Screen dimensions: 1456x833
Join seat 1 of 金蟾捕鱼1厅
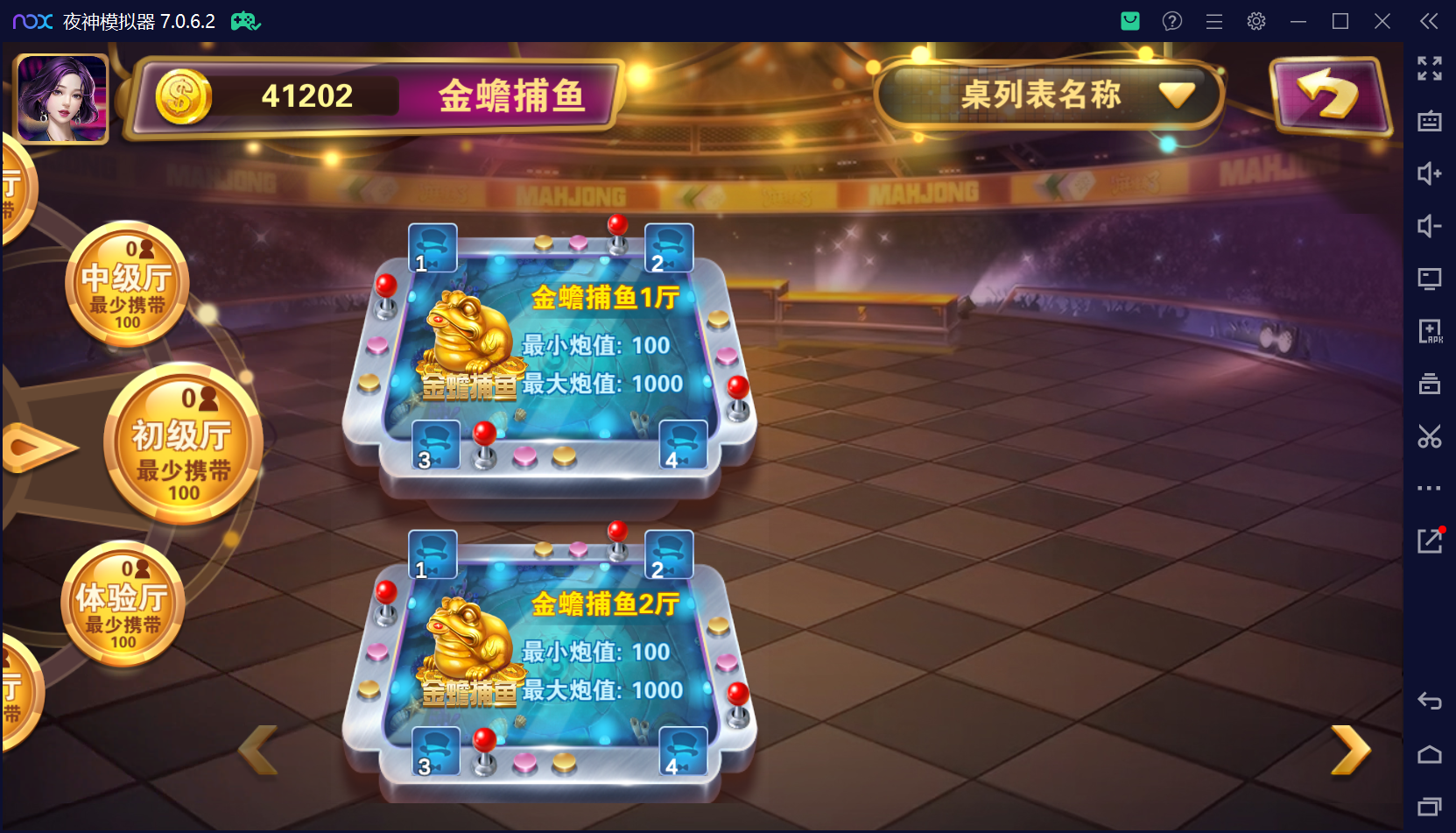click(433, 248)
